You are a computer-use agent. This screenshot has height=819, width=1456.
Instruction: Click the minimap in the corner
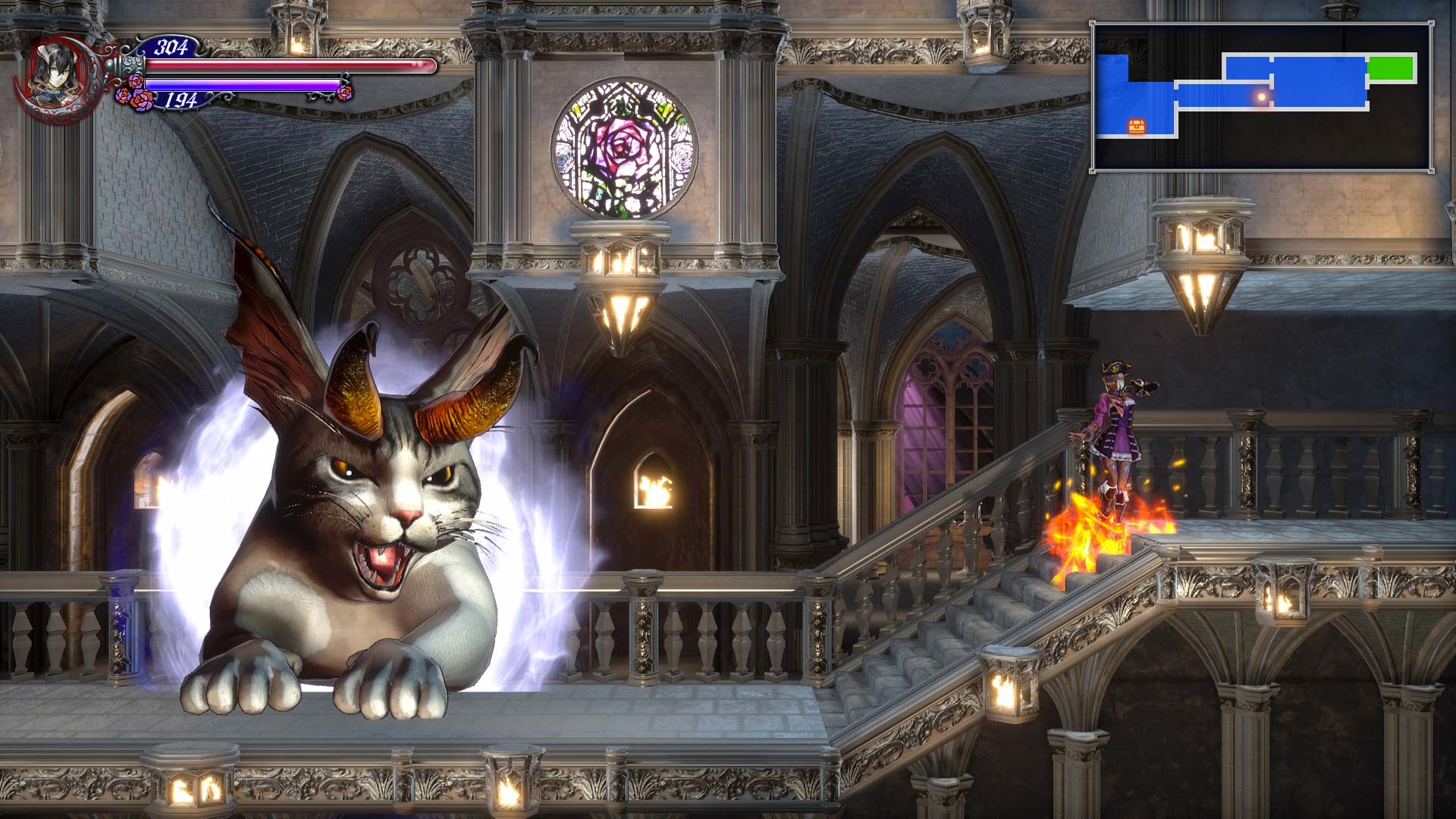[x=1262, y=97]
